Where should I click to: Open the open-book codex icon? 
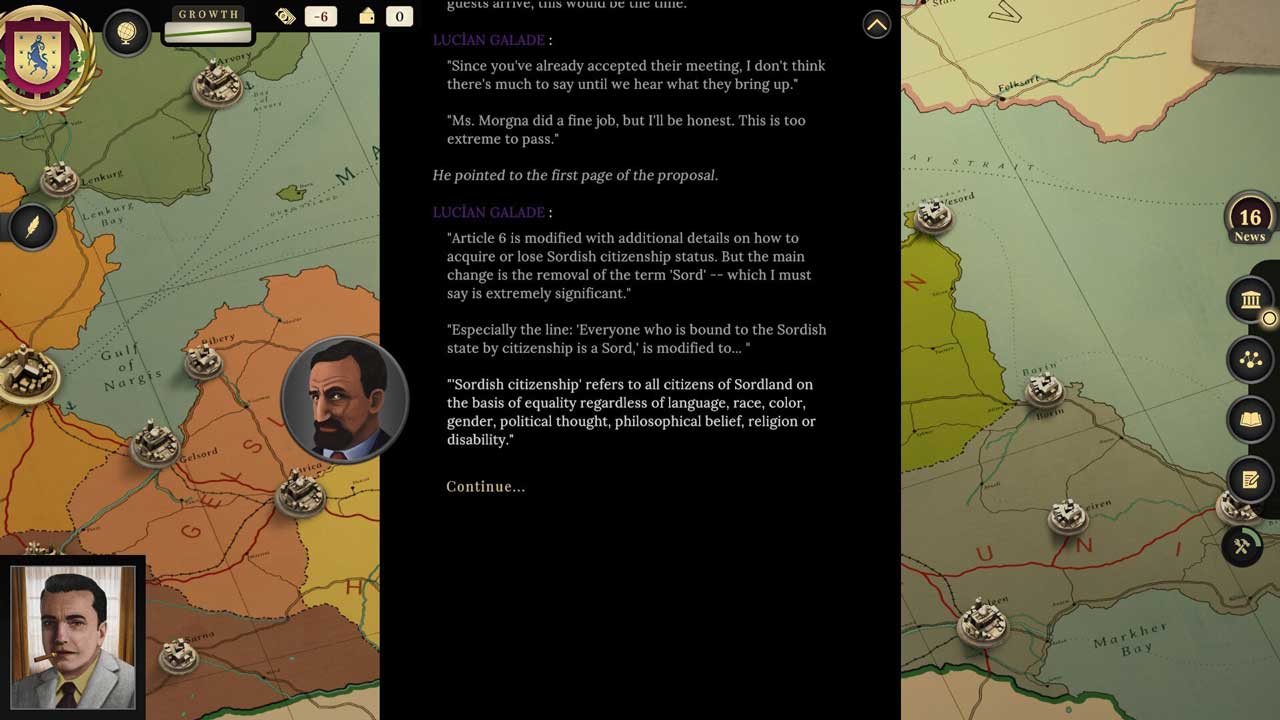point(1250,420)
